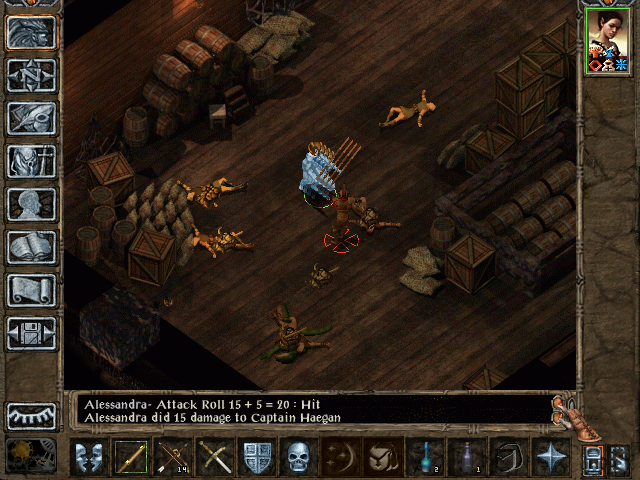Click the return to game button
The image size is (640, 480).
(x=31, y=32)
